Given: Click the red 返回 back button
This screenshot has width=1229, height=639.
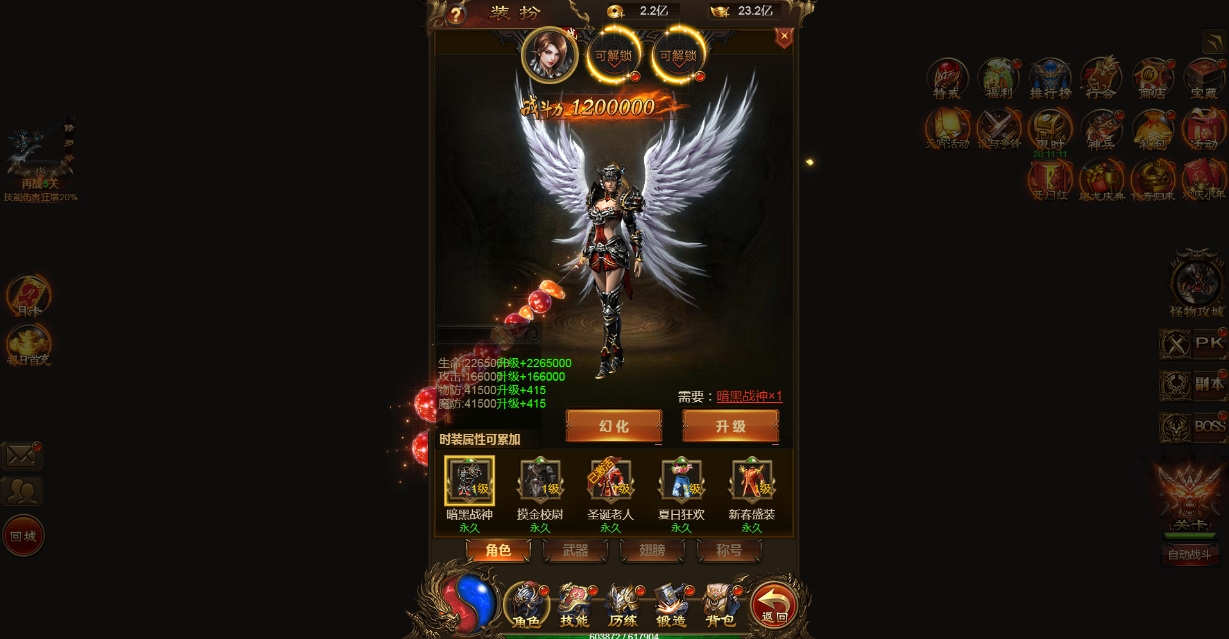Looking at the screenshot, I should click(x=774, y=604).
